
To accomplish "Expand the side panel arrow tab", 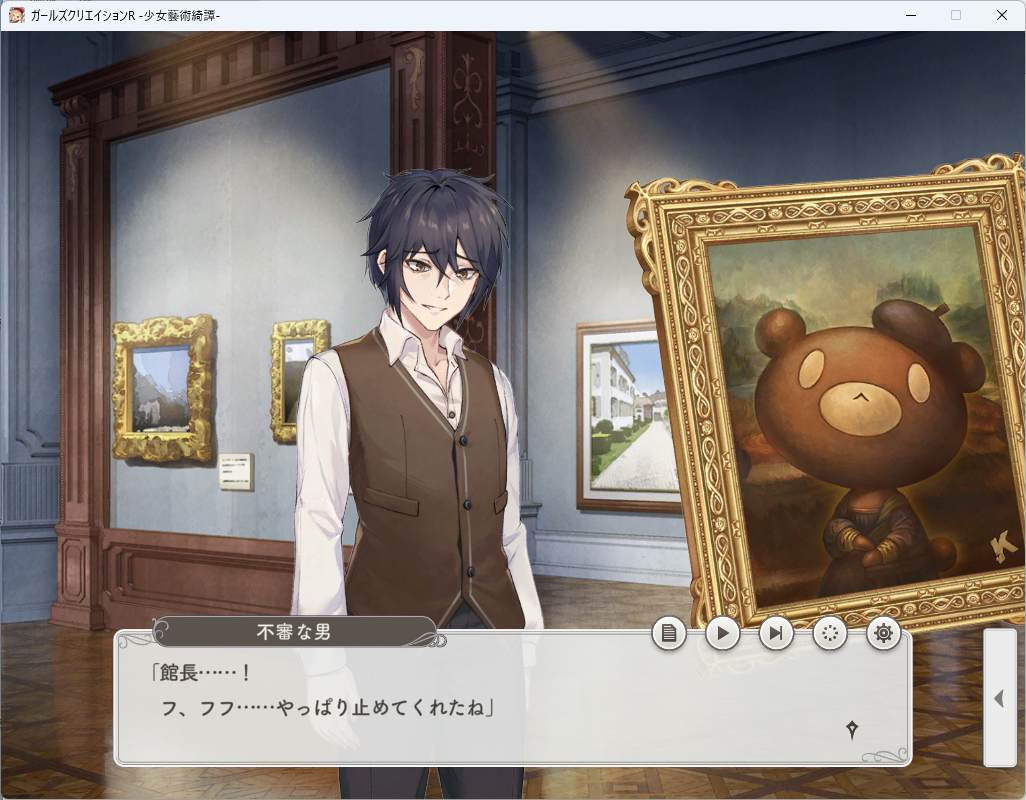I will [x=999, y=698].
